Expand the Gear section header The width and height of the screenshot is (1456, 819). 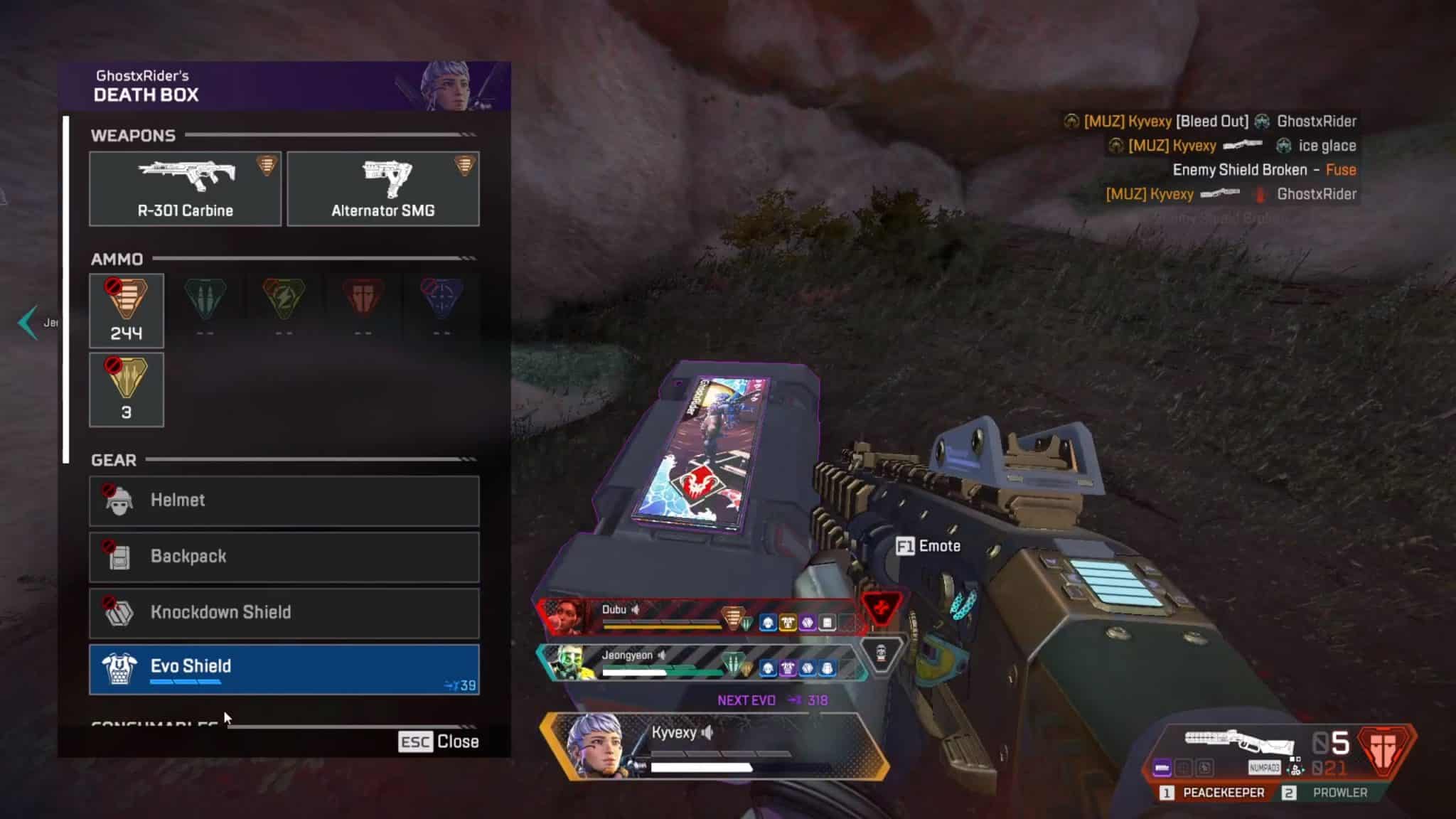(x=114, y=460)
